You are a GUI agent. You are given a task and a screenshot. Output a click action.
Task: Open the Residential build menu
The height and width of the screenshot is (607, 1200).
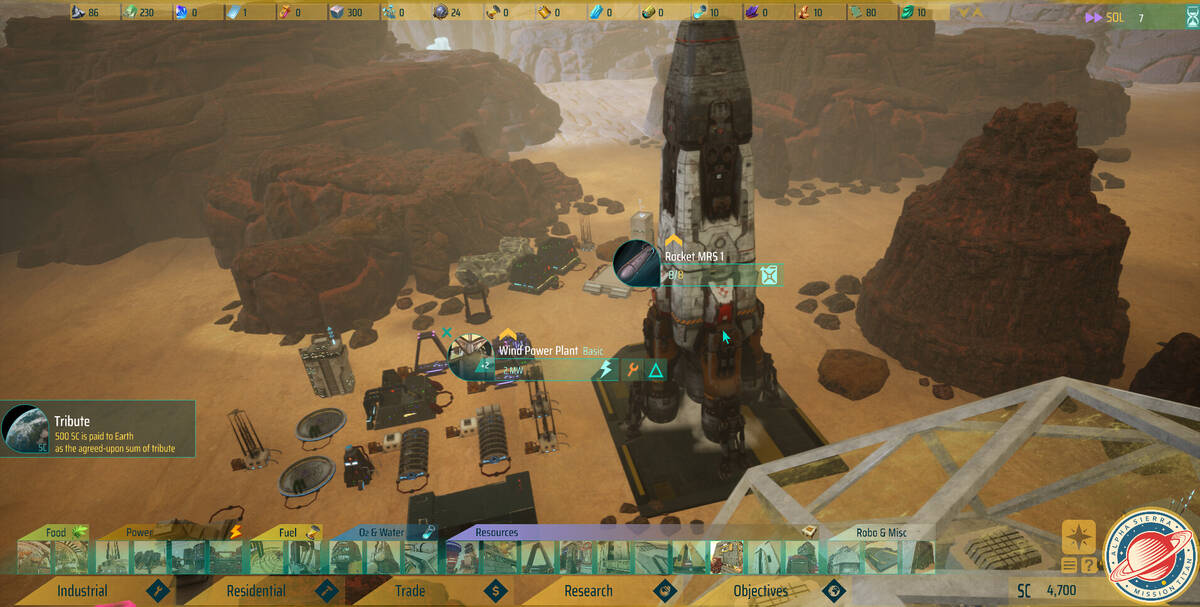[256, 591]
